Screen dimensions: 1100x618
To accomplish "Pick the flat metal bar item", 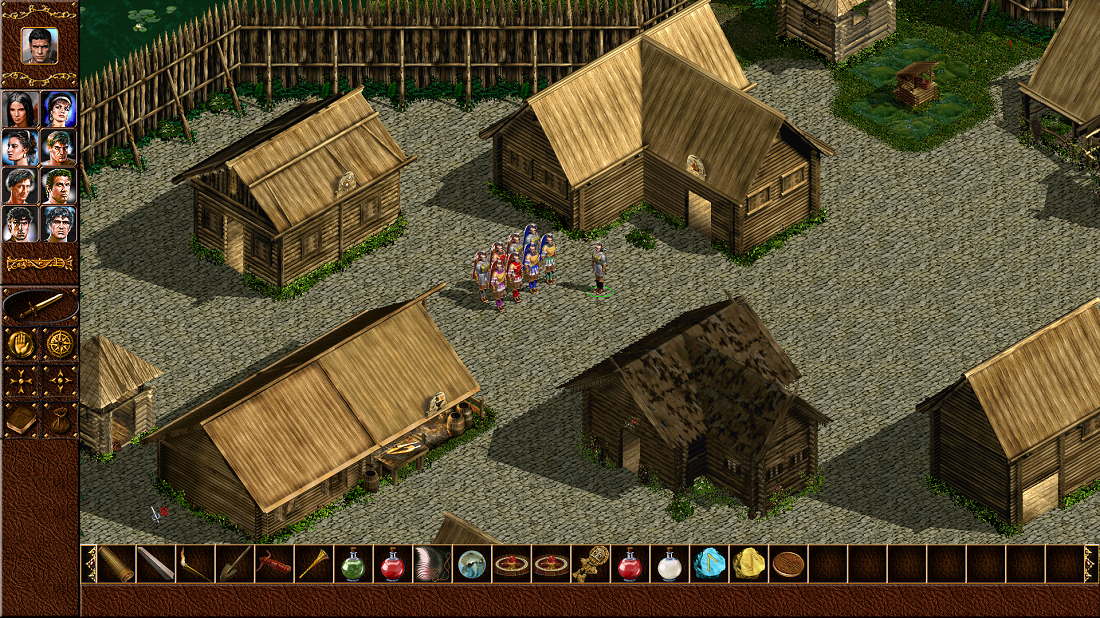I will 155,564.
